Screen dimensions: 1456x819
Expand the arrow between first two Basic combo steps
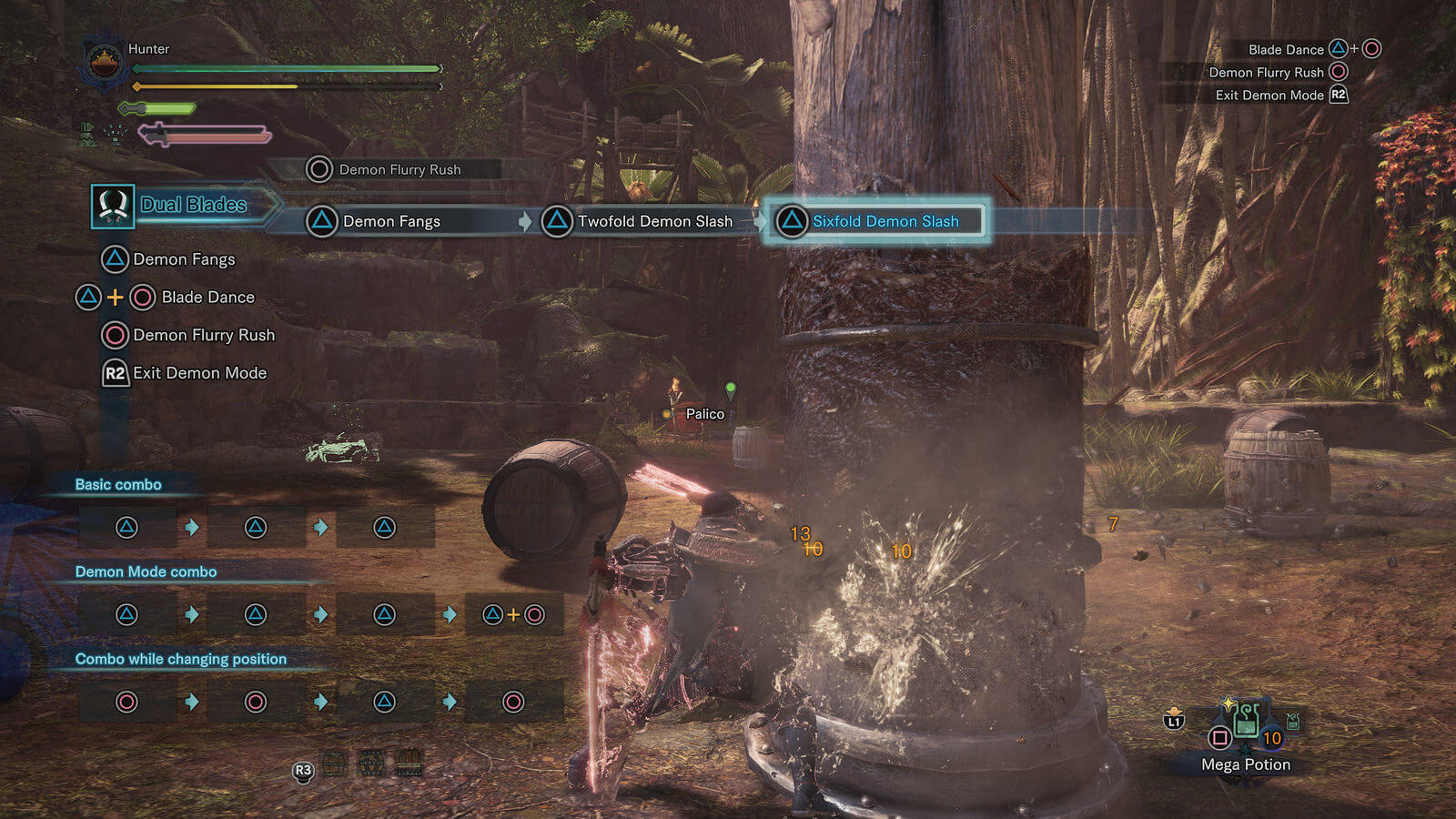tap(192, 526)
